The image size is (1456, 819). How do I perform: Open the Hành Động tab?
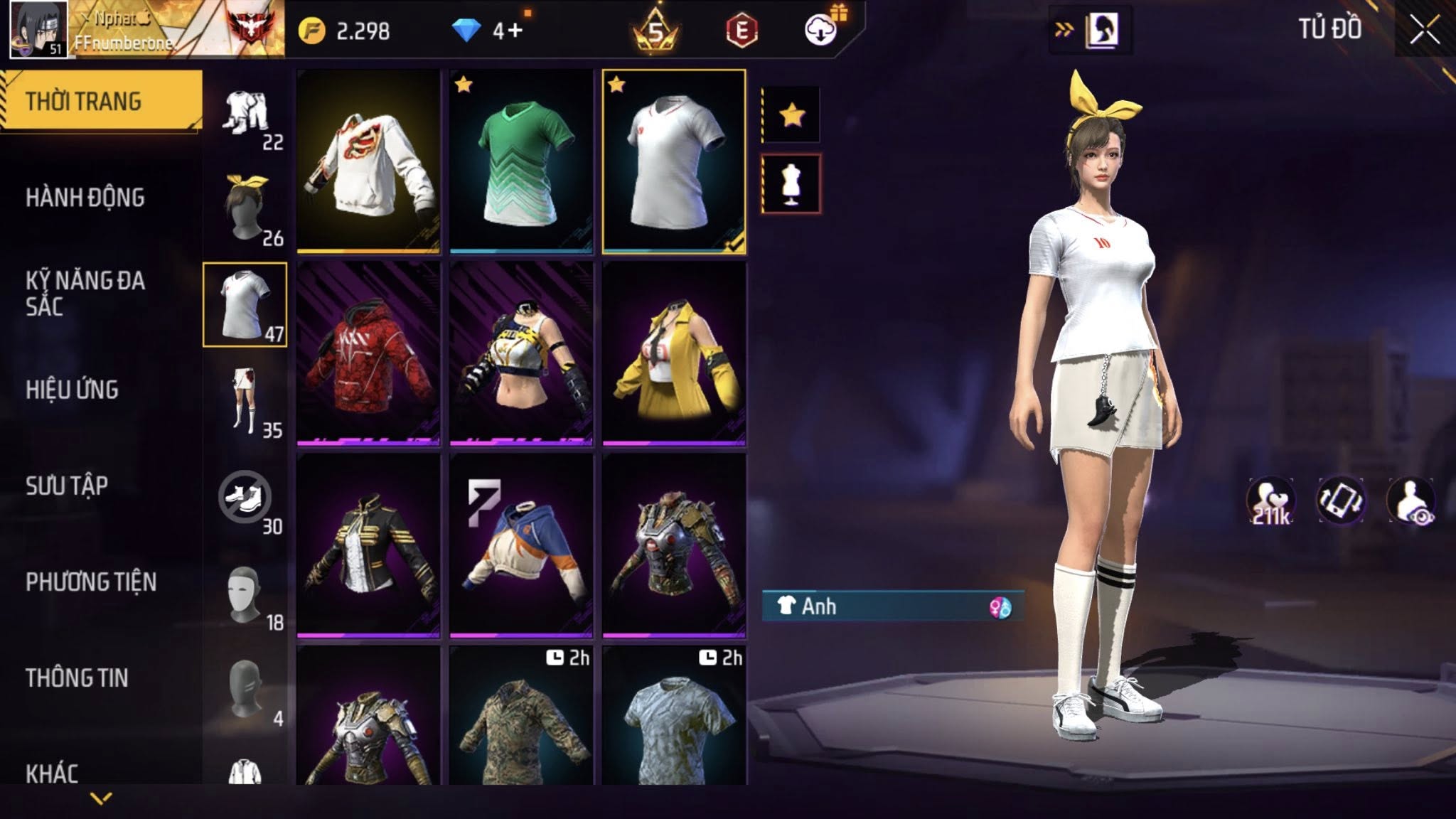(85, 198)
